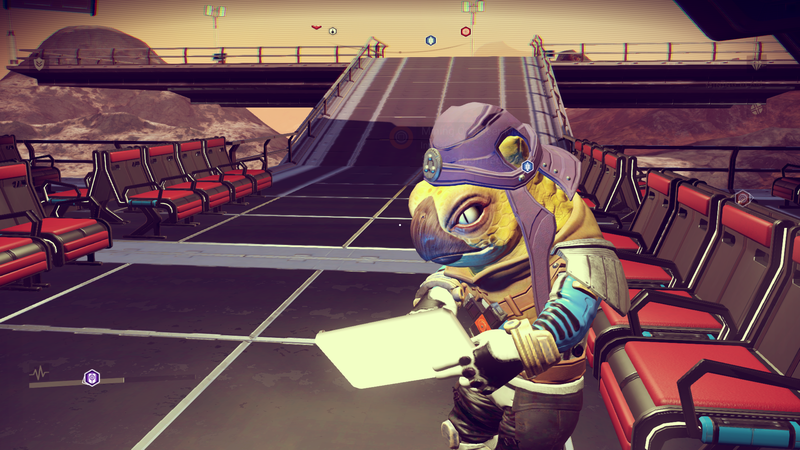The height and width of the screenshot is (450, 800).
Task: Select the faint red hexagon marker over the seats
Action: pos(743,198)
